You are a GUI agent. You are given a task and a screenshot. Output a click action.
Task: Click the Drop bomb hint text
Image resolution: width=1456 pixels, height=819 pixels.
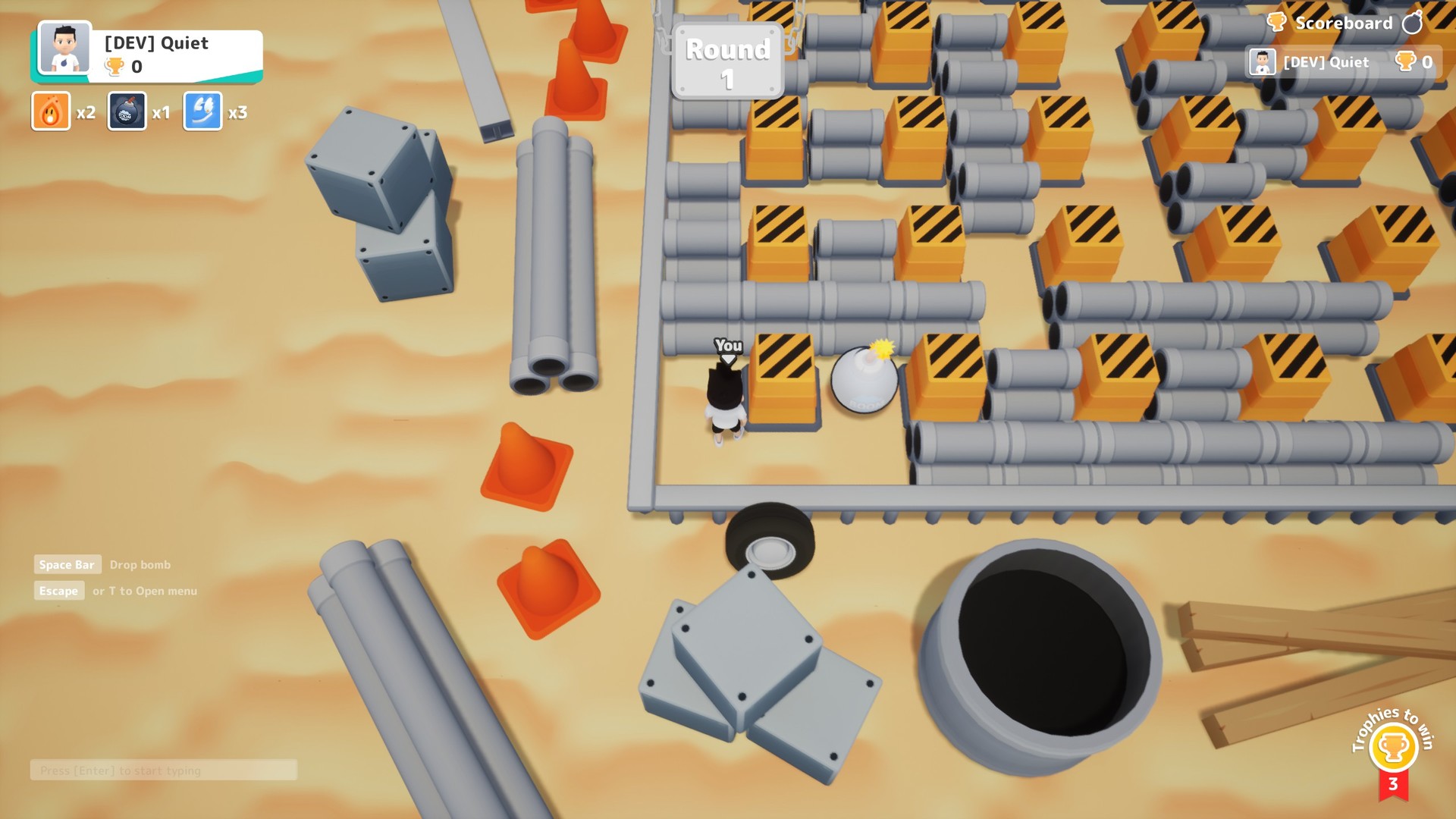coord(140,564)
